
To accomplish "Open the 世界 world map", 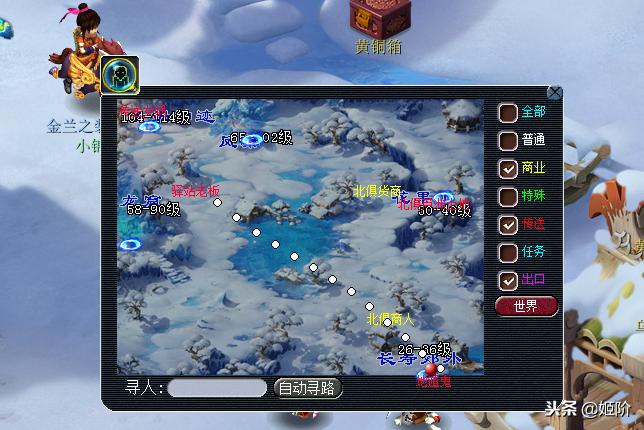I will [526, 306].
